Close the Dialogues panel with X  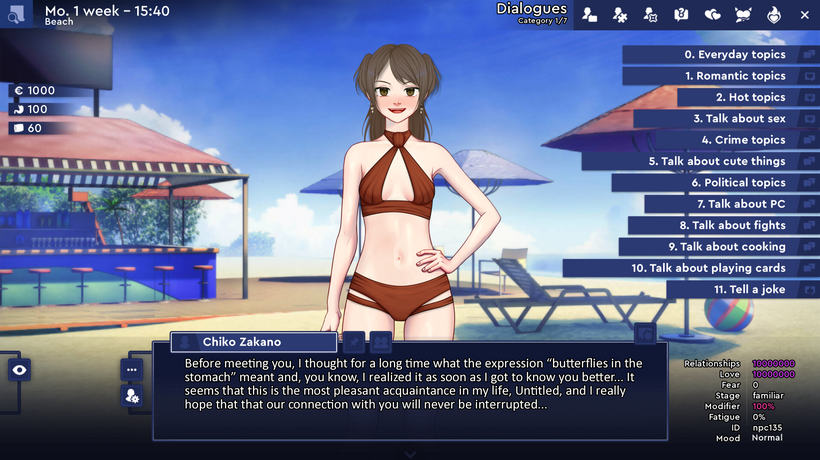tap(805, 15)
